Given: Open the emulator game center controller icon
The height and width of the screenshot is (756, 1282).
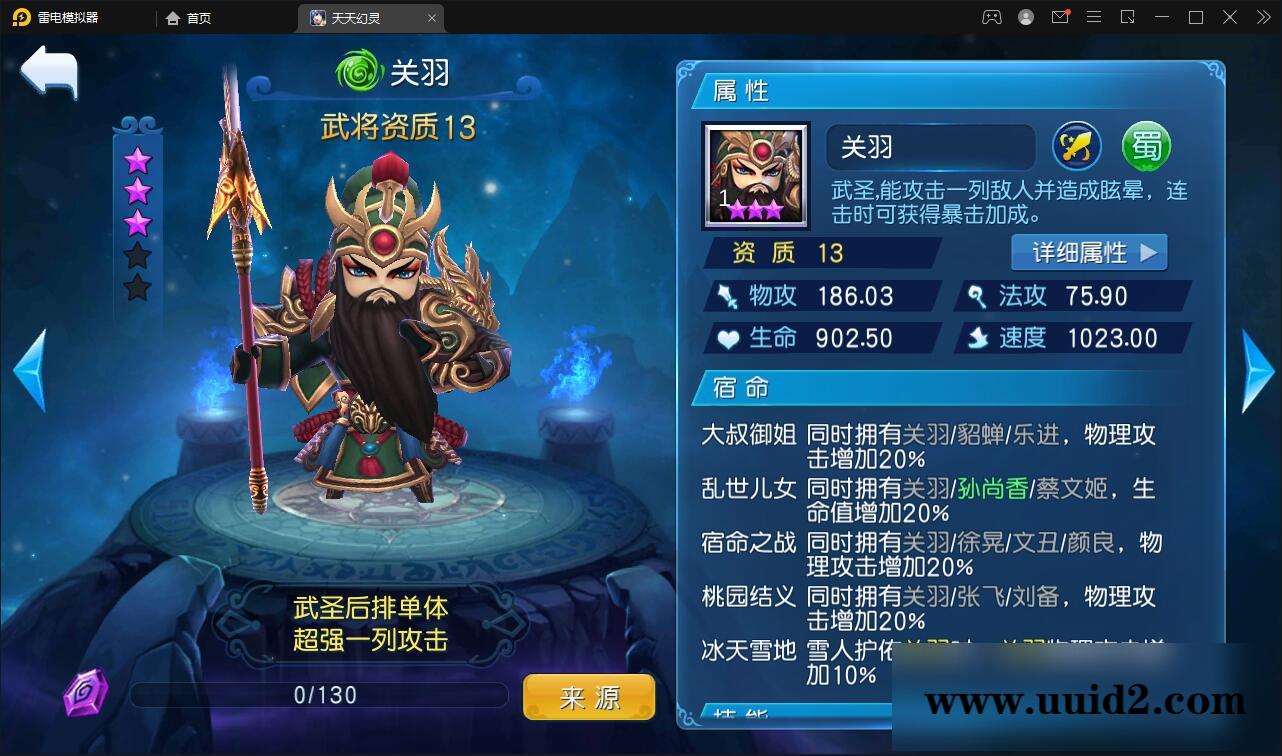Looking at the screenshot, I should [992, 17].
